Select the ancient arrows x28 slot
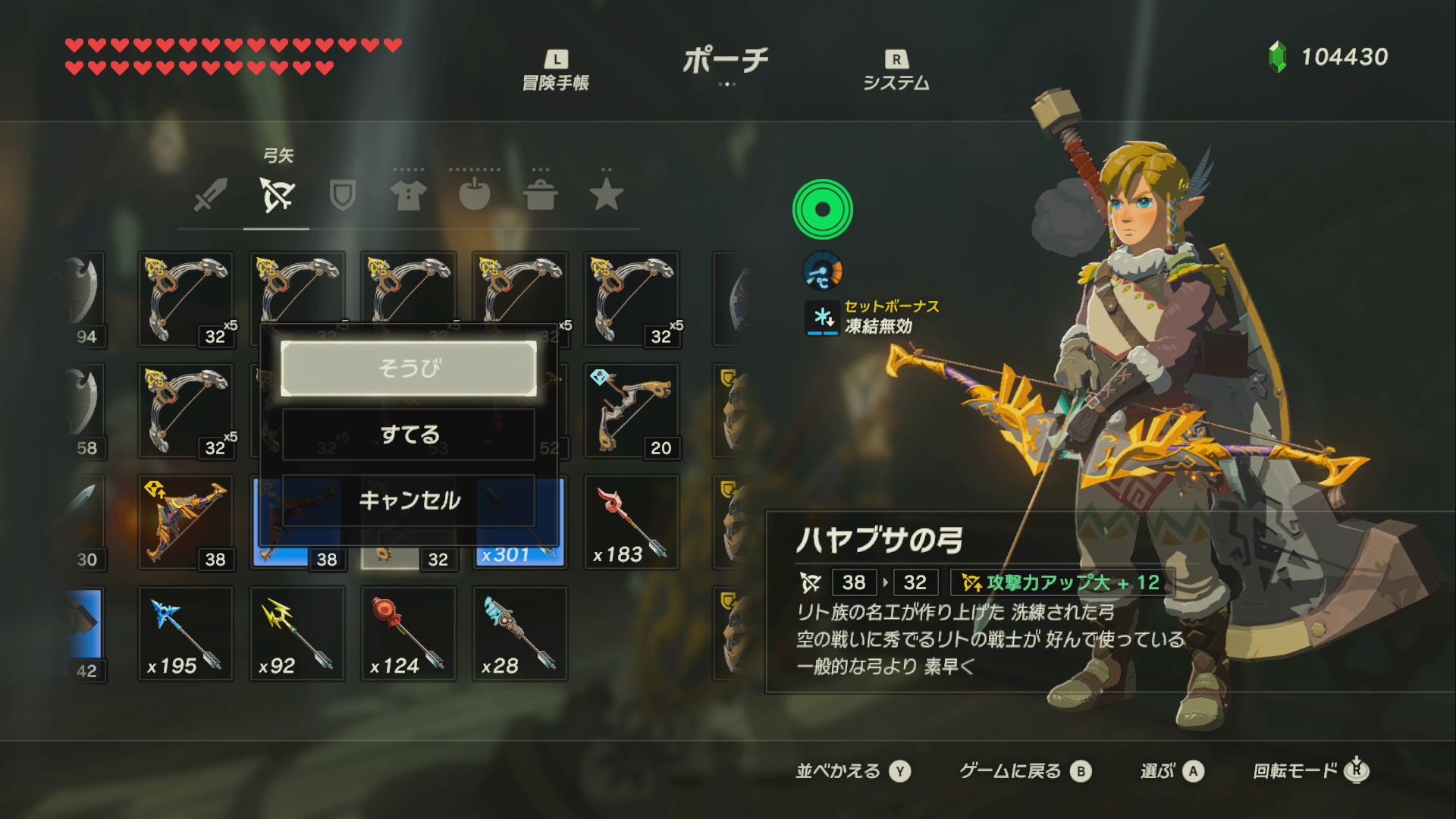The image size is (1456, 819). [x=519, y=634]
